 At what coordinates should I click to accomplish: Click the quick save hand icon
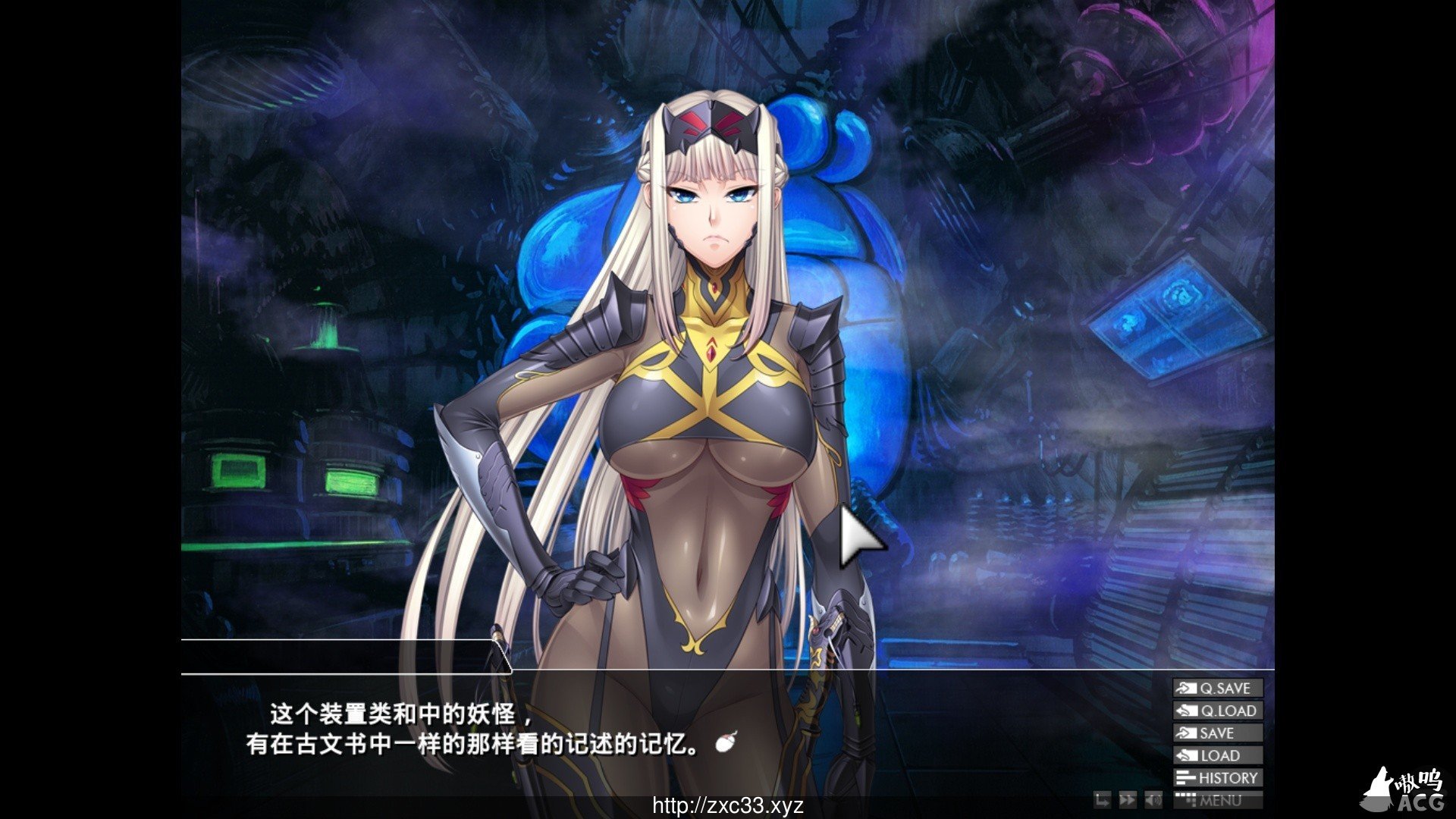click(1187, 689)
